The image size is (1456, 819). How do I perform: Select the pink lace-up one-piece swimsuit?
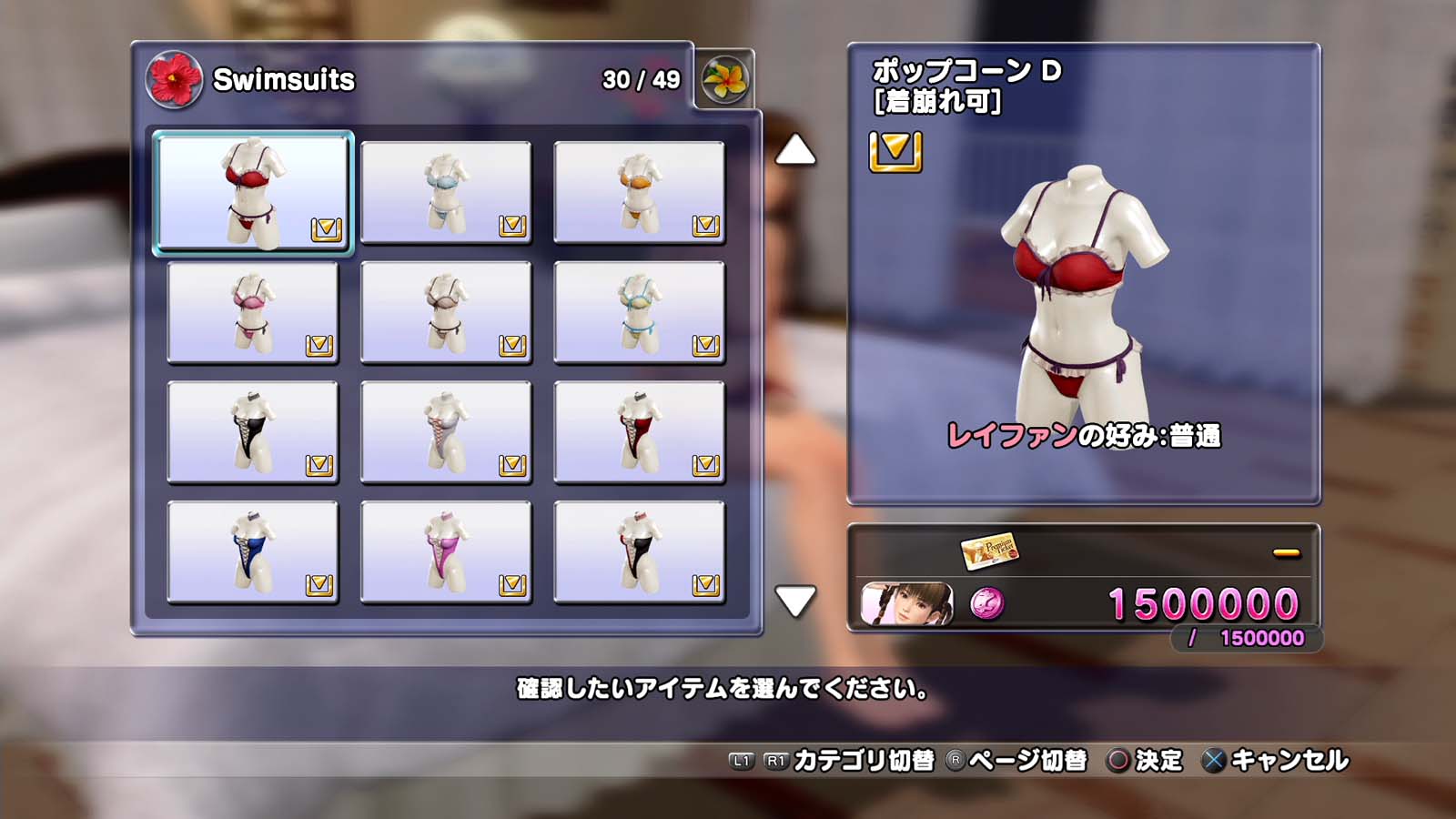pyautogui.click(x=446, y=552)
